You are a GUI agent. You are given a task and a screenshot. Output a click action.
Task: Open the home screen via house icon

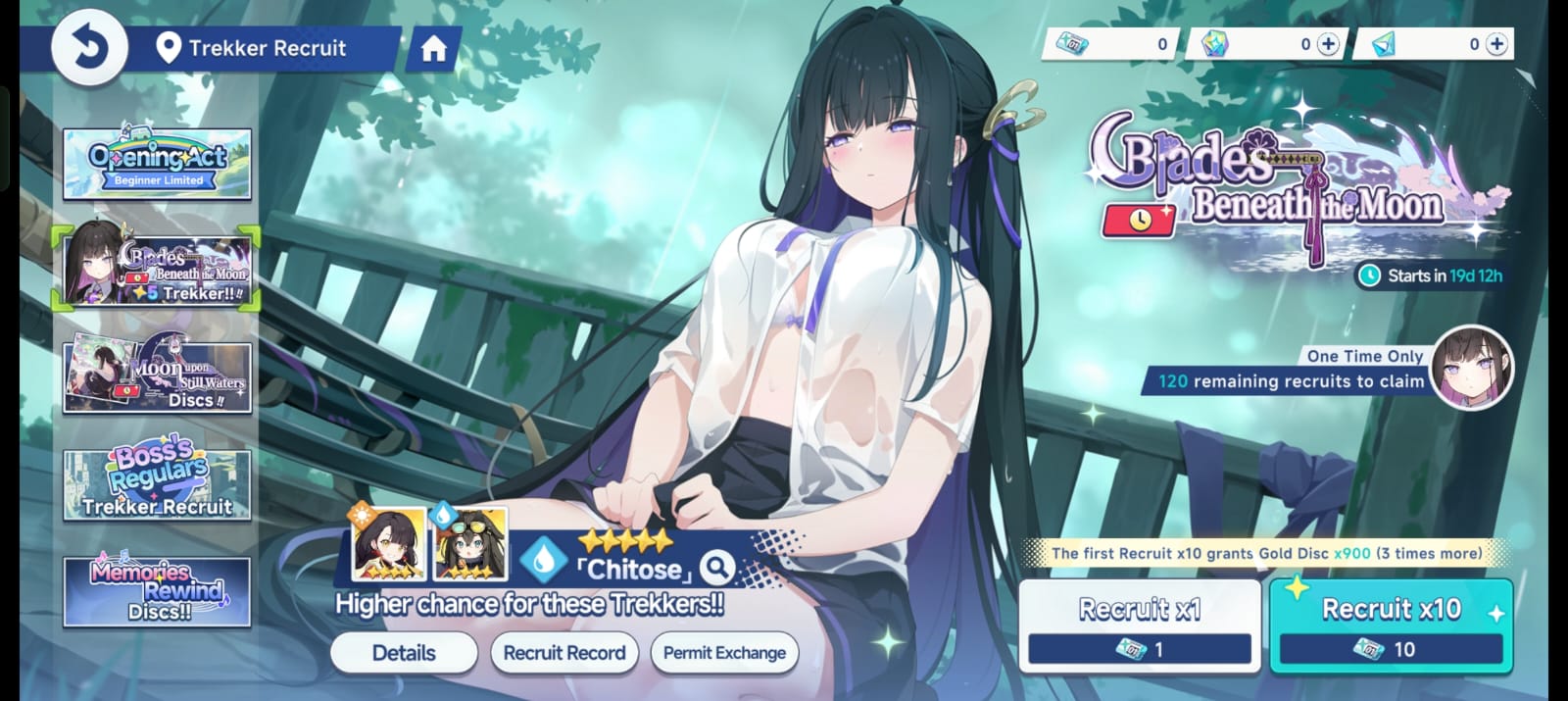pos(433,49)
